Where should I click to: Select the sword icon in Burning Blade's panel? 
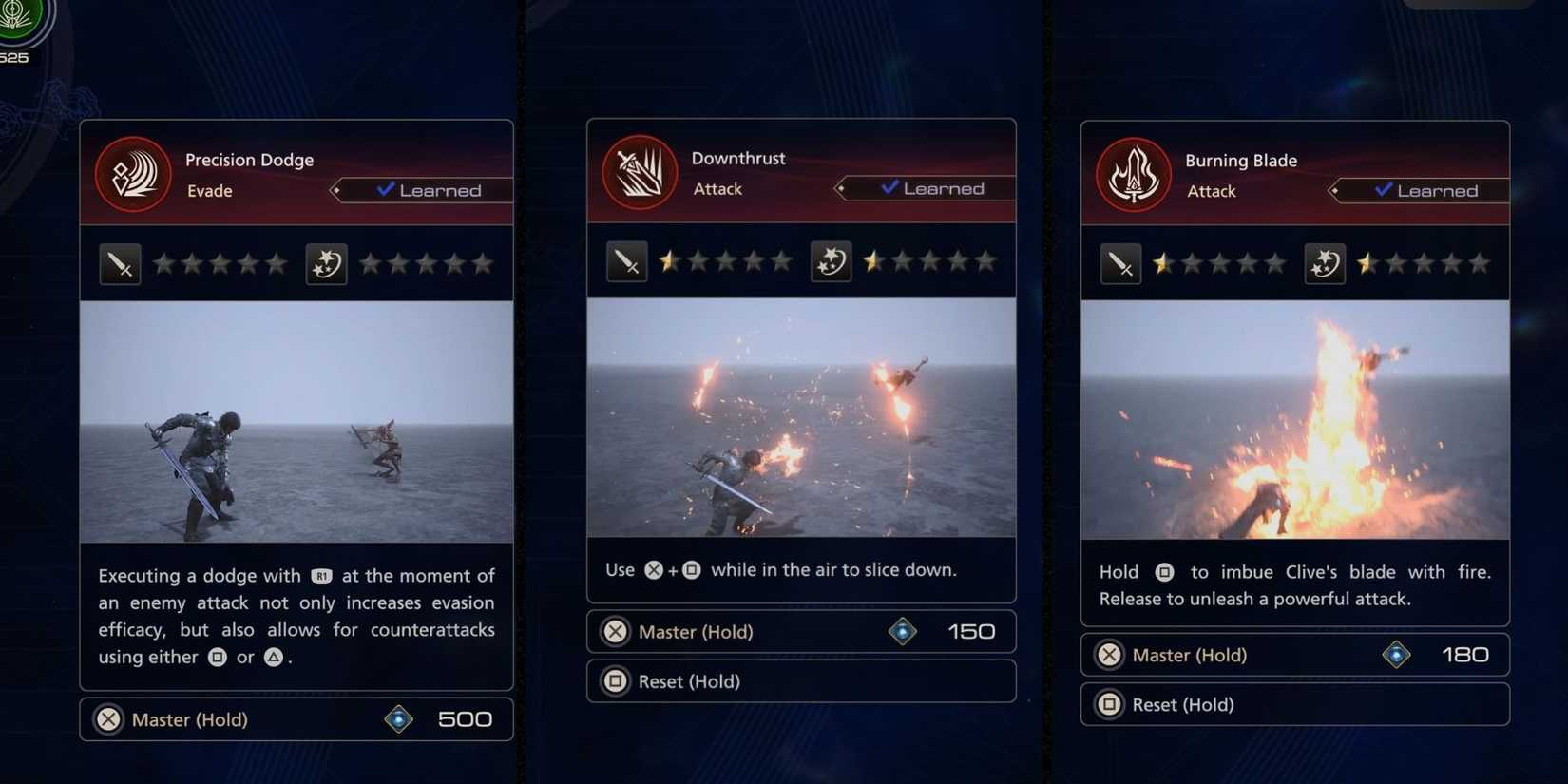[x=1120, y=264]
